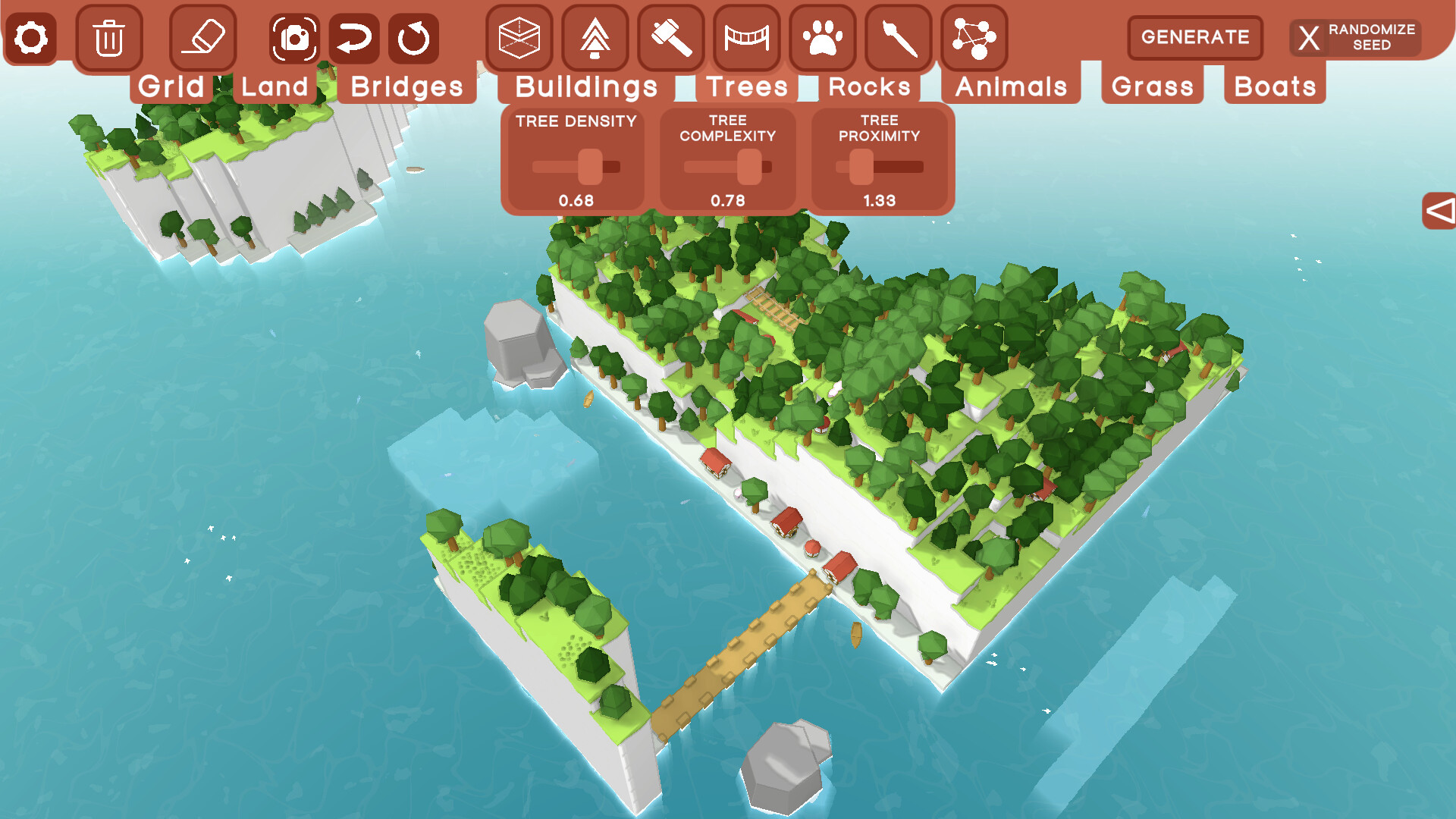The height and width of the screenshot is (819, 1456).
Task: Undo the last action
Action: (x=354, y=37)
